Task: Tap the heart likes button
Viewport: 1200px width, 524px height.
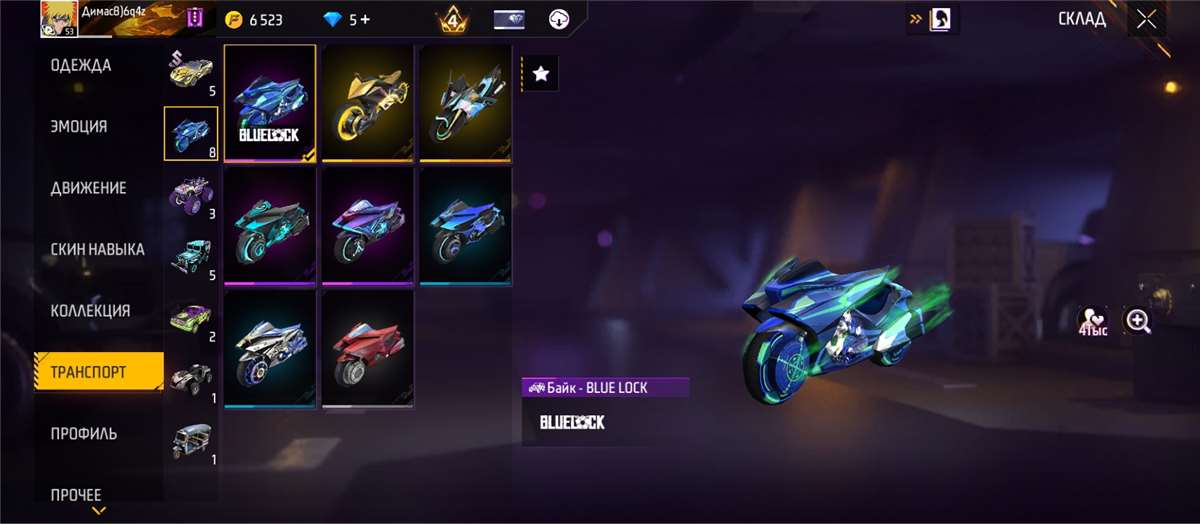Action: click(x=1092, y=321)
